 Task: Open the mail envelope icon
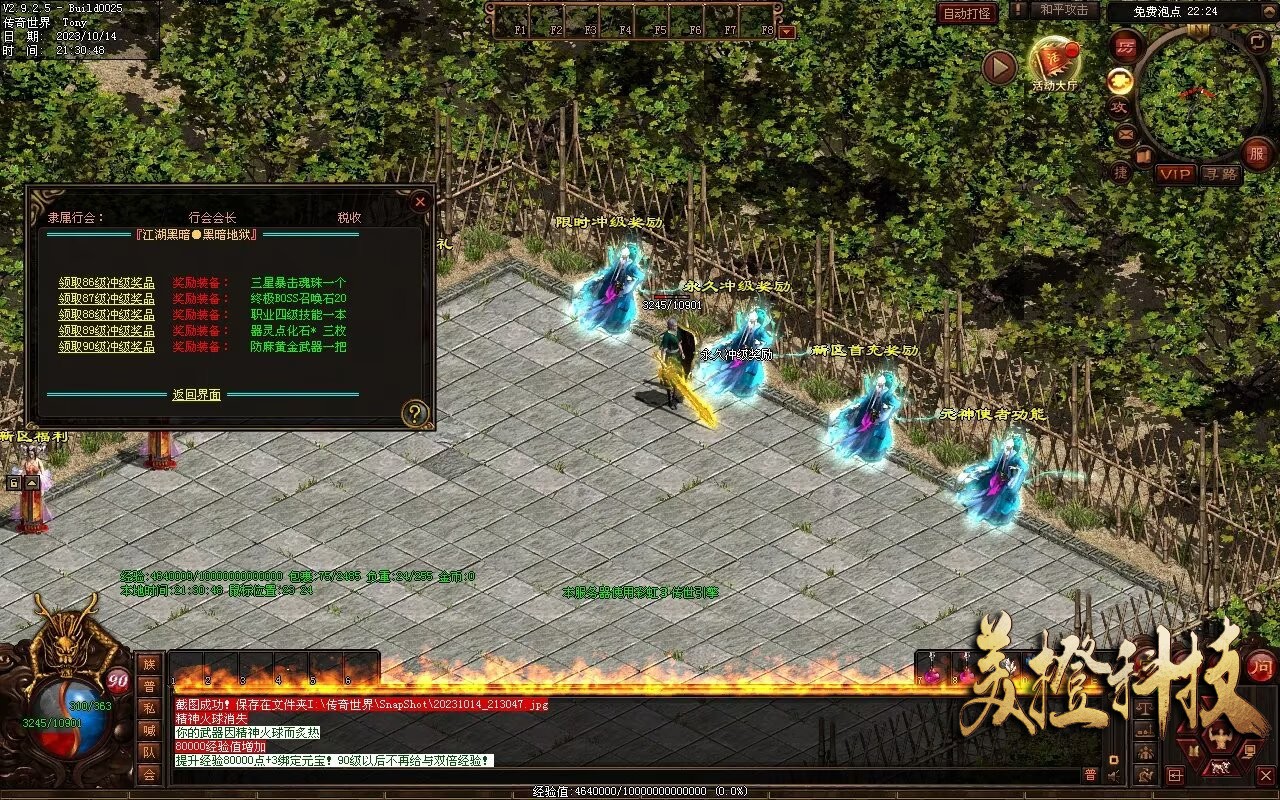(x=1125, y=134)
